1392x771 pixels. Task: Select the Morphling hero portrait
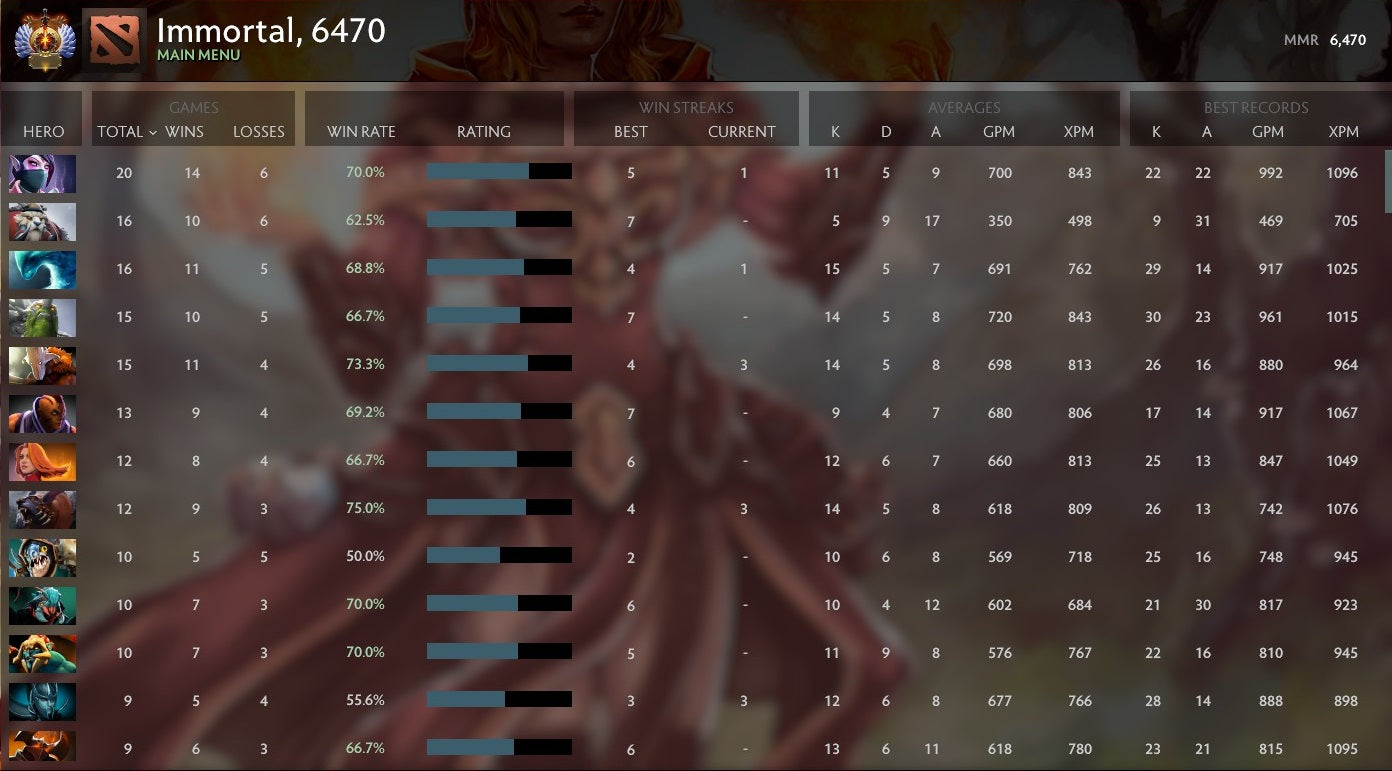pos(42,269)
